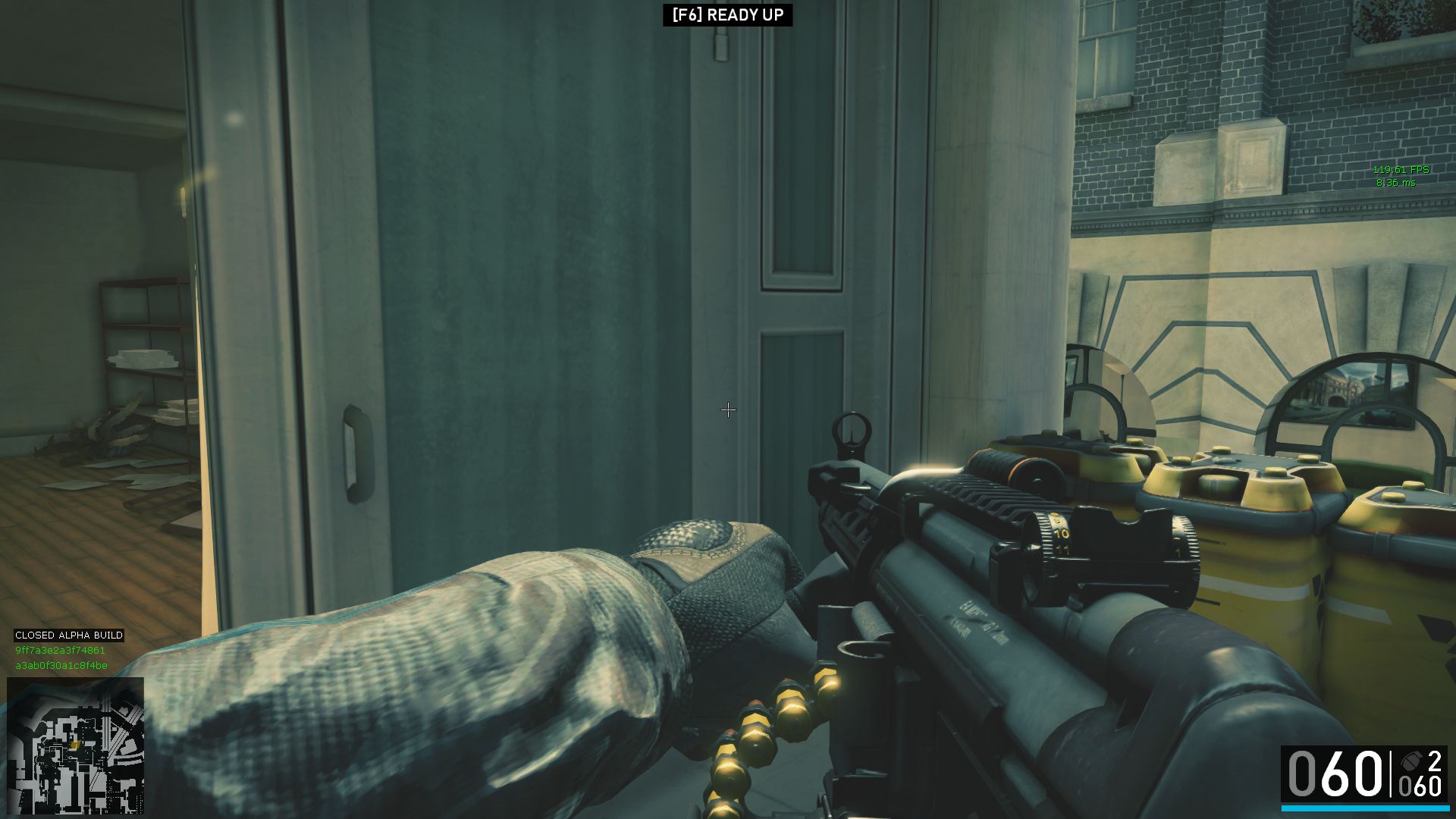Screen dimensions: 1456x819
Task: Select the grenade icon beside the ammo
Action: tap(1411, 761)
